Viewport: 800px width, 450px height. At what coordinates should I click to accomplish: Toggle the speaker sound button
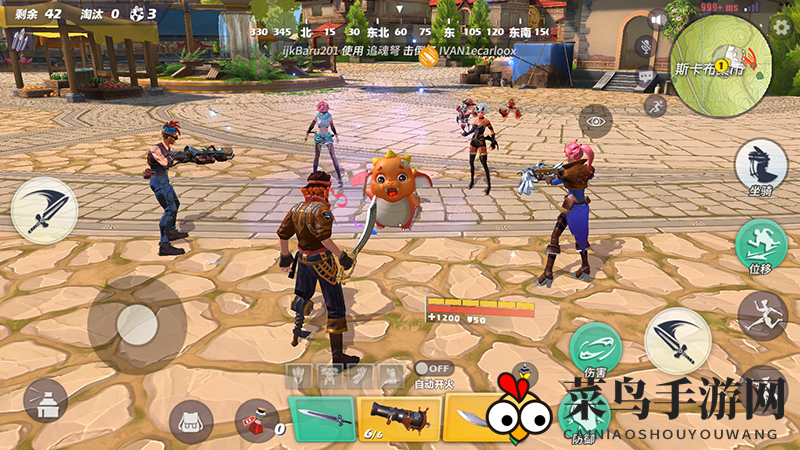coord(656,20)
